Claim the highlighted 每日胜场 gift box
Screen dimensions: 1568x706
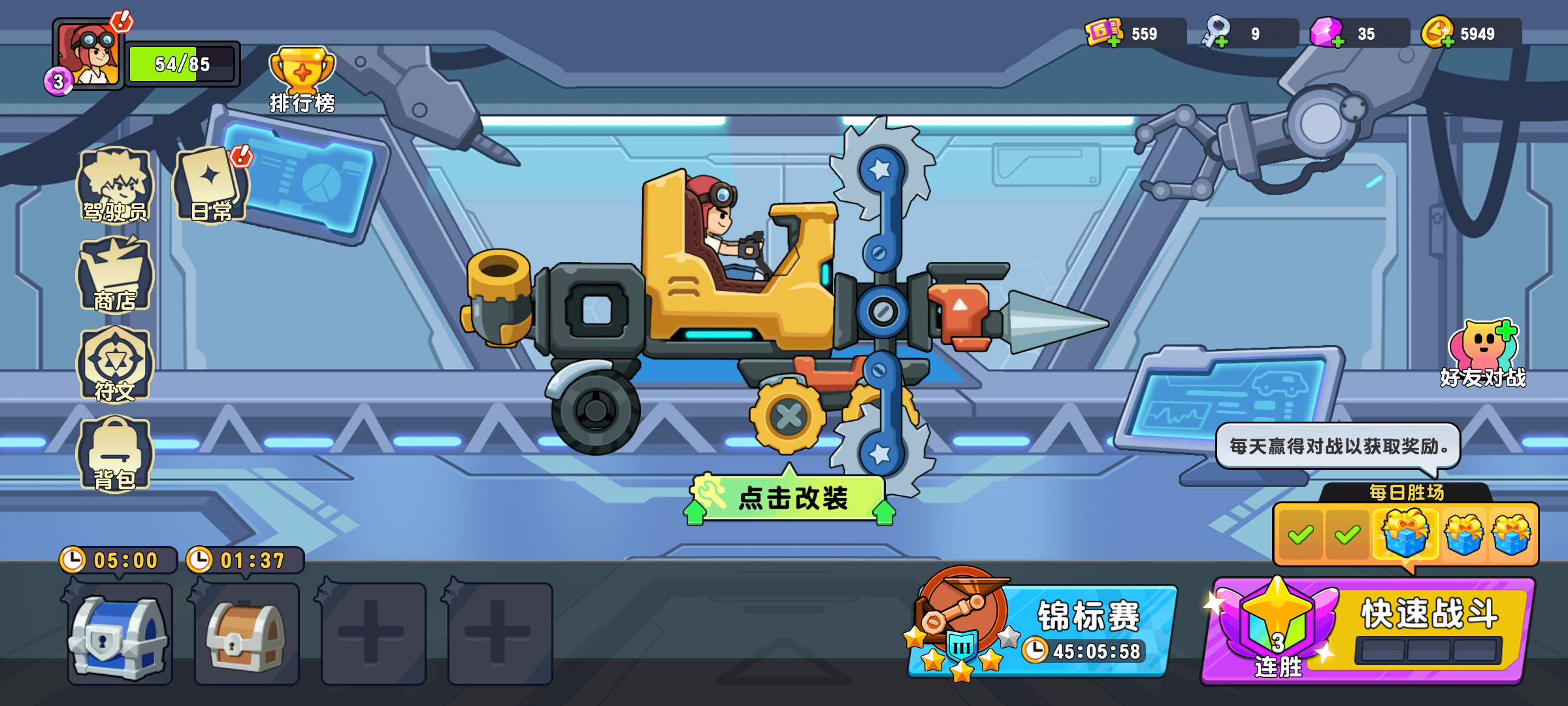coord(1406,533)
